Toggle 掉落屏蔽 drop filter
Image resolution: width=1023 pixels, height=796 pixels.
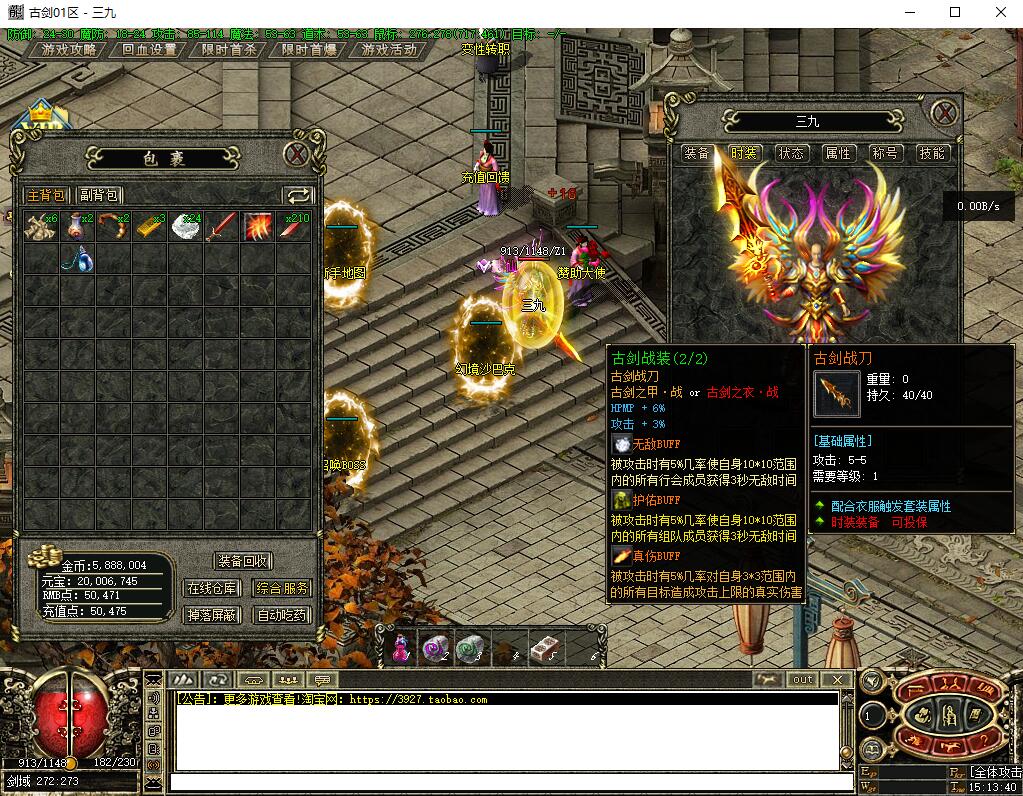(212, 615)
